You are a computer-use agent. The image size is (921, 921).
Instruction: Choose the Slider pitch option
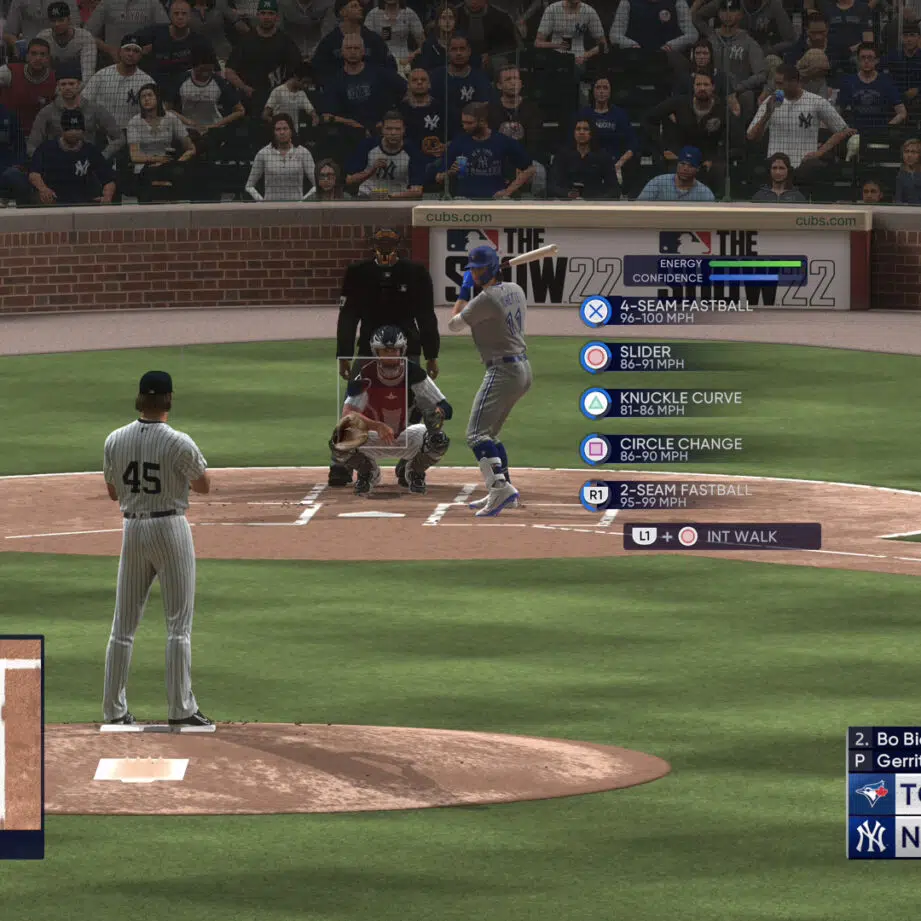coord(650,357)
